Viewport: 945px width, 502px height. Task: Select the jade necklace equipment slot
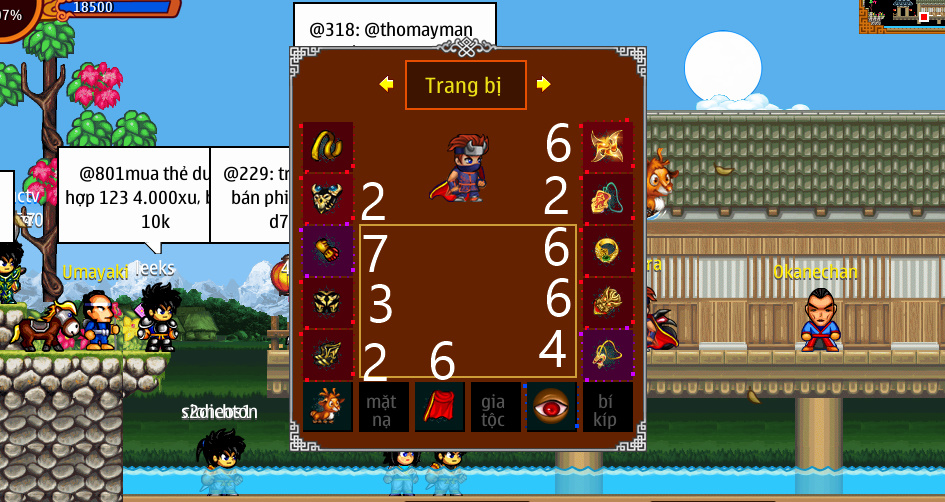tap(608, 199)
